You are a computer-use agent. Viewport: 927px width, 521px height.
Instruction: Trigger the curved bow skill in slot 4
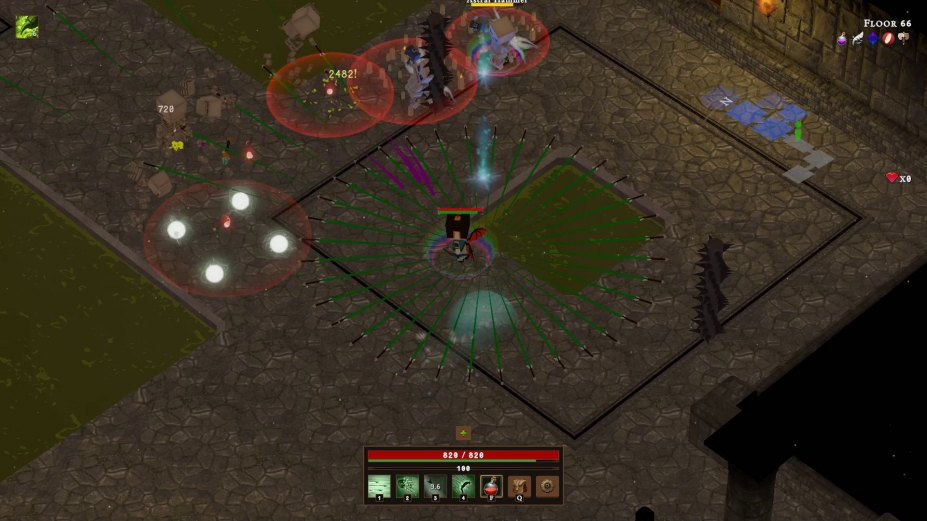(x=463, y=487)
